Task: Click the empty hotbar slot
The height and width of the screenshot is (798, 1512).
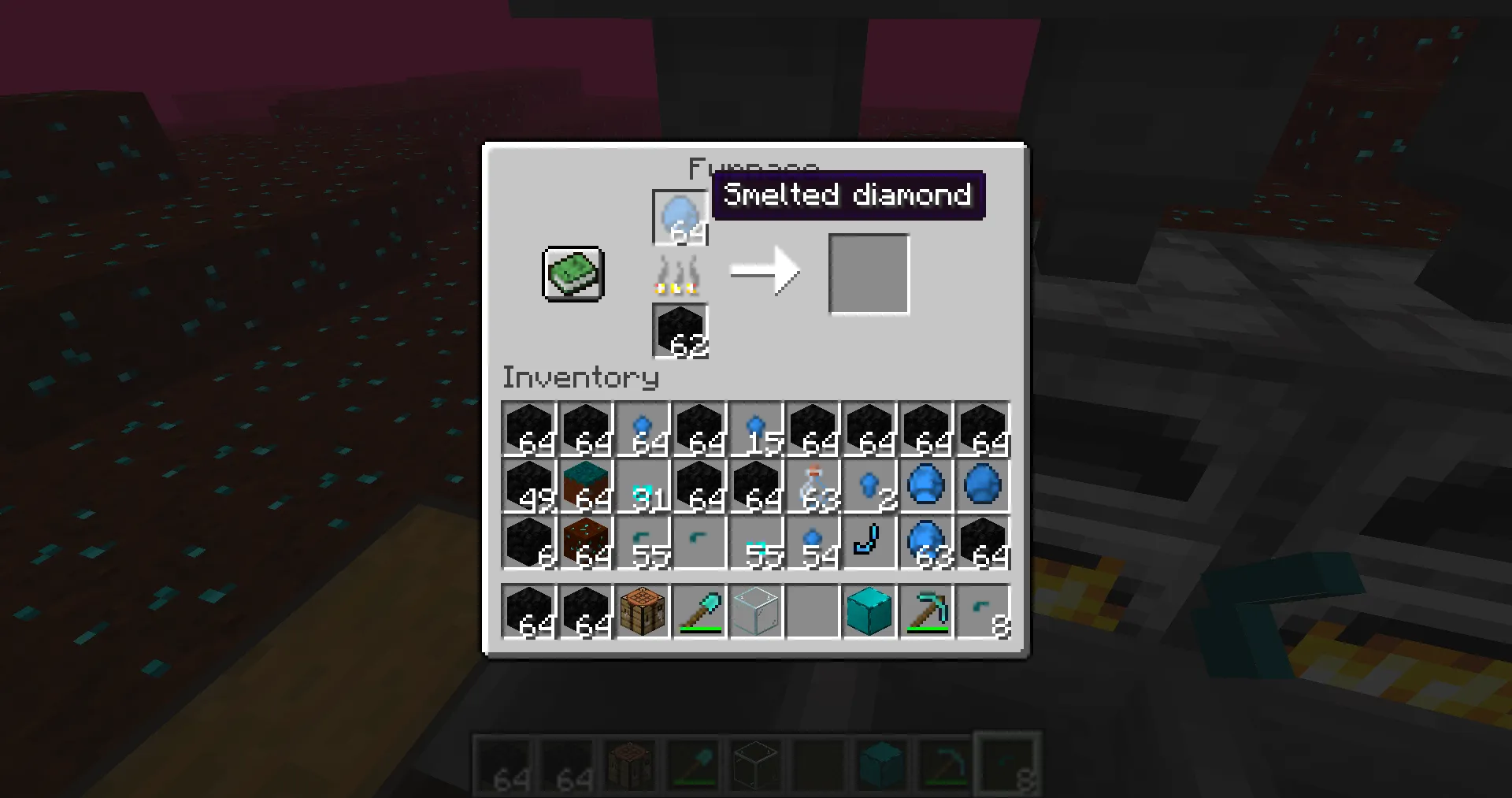Action: coord(812,612)
